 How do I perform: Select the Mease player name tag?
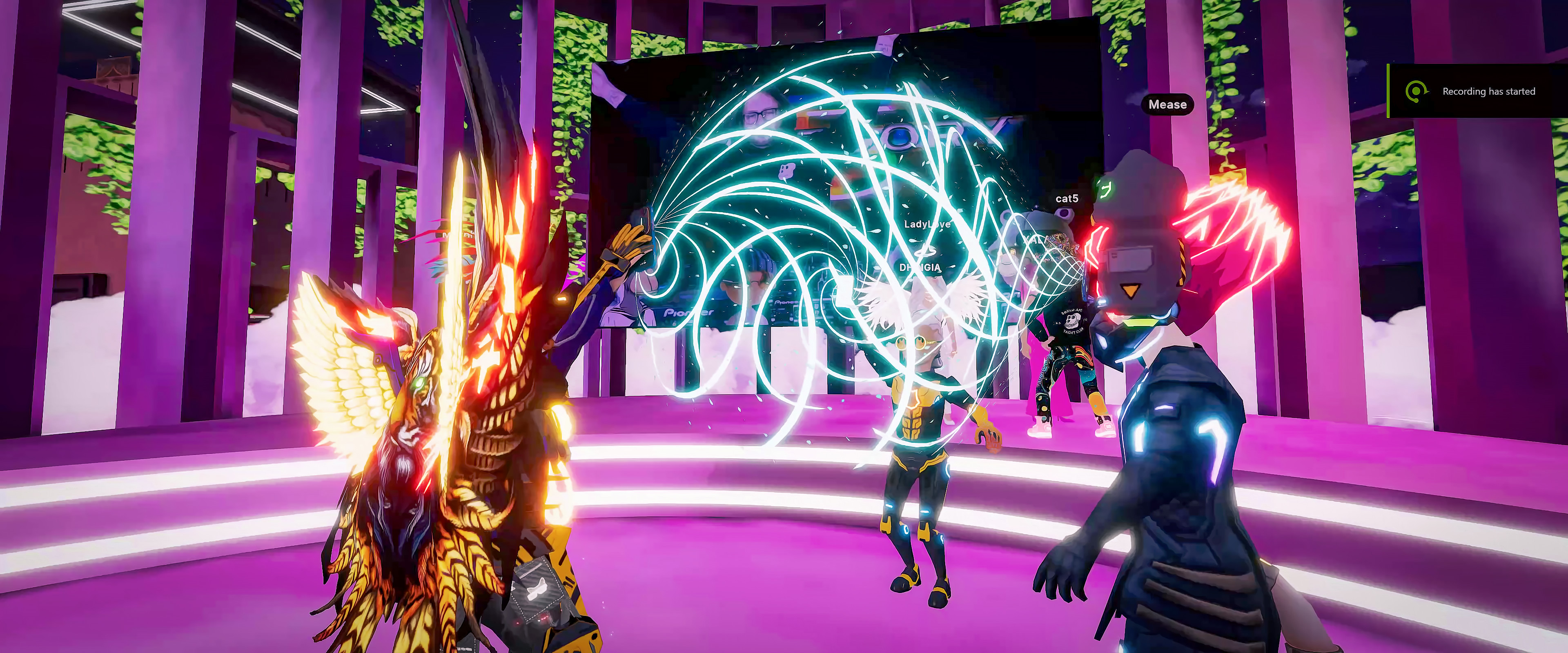[x=1167, y=104]
